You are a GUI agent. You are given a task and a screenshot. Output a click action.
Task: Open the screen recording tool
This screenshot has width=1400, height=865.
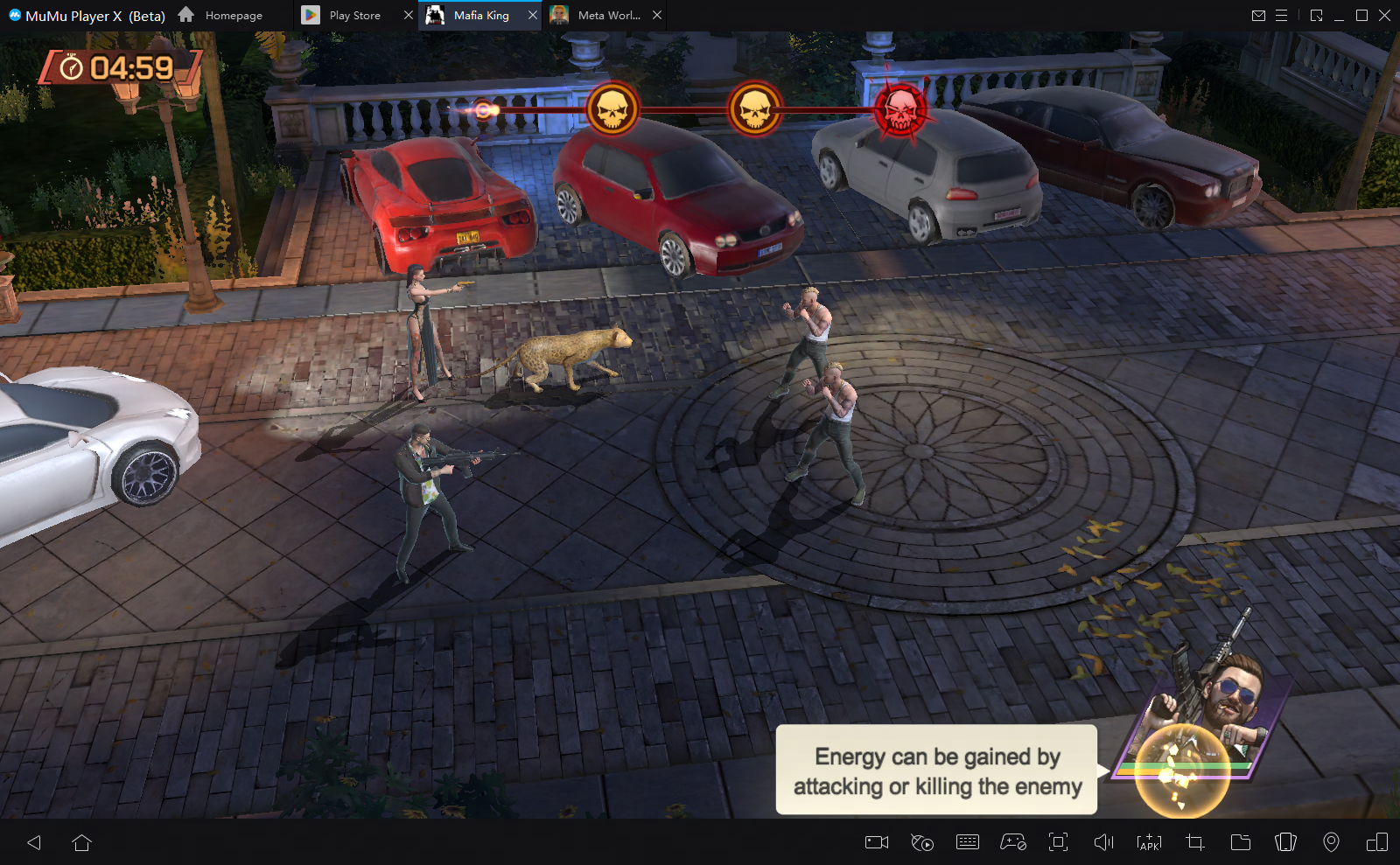(x=876, y=842)
